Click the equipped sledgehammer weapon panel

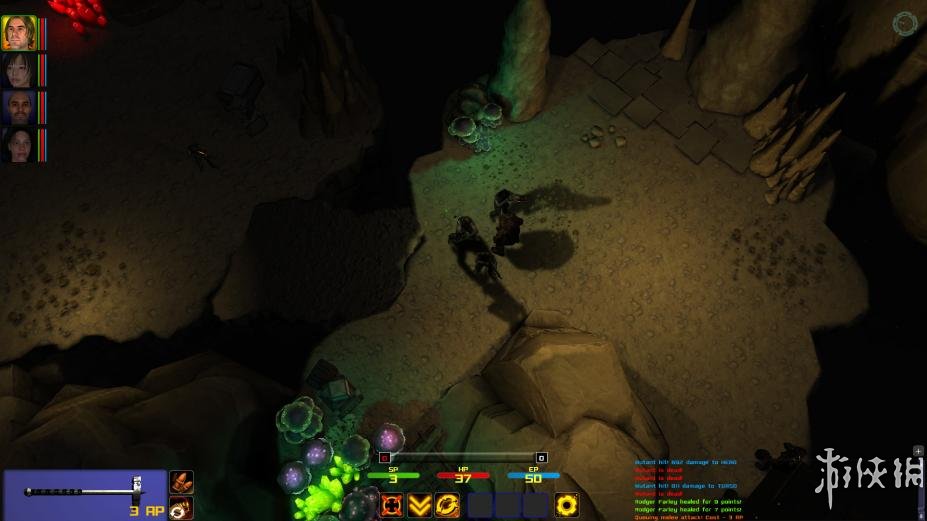pyautogui.click(x=84, y=494)
